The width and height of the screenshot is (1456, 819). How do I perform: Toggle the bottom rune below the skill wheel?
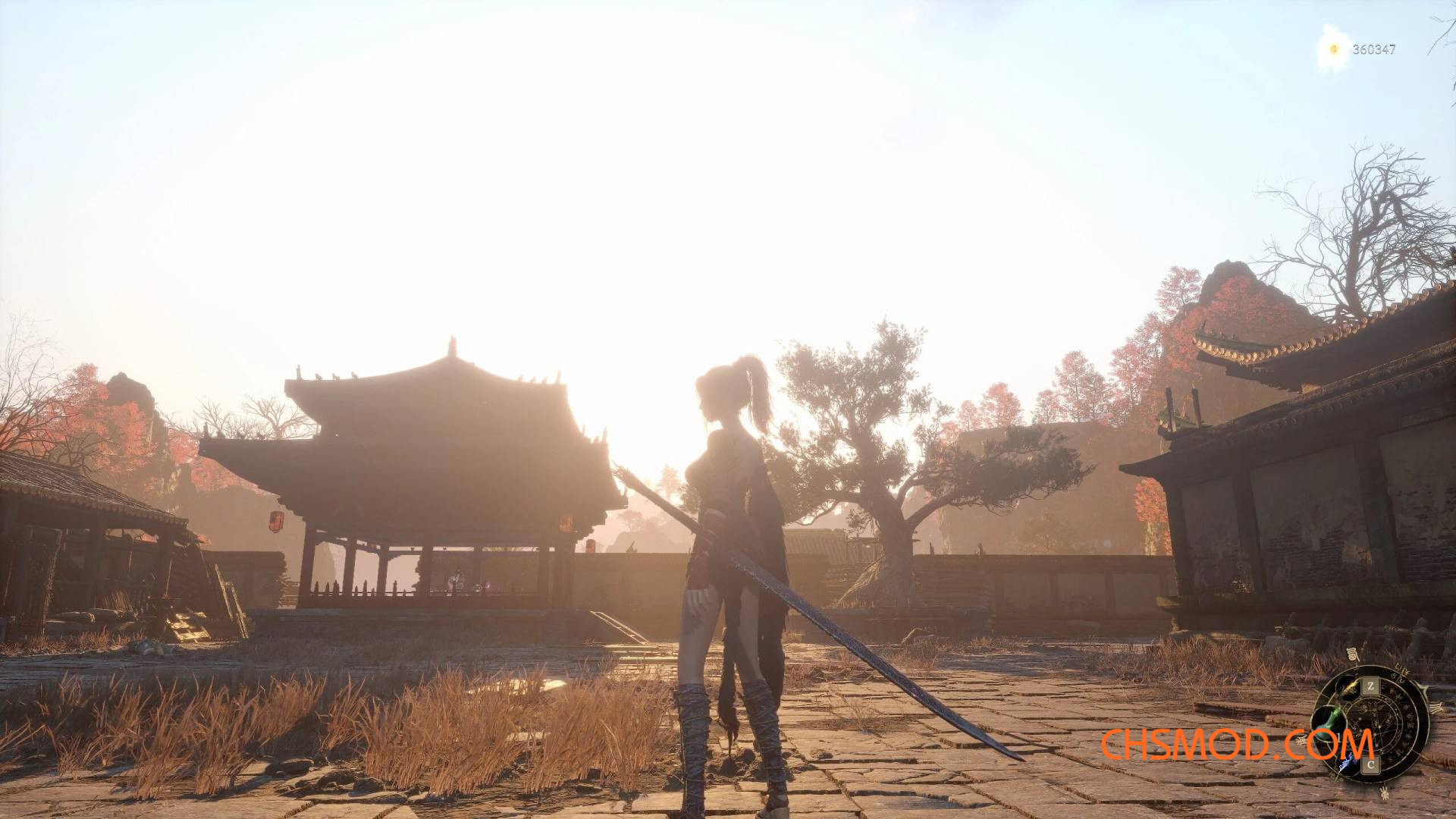coord(1383,792)
